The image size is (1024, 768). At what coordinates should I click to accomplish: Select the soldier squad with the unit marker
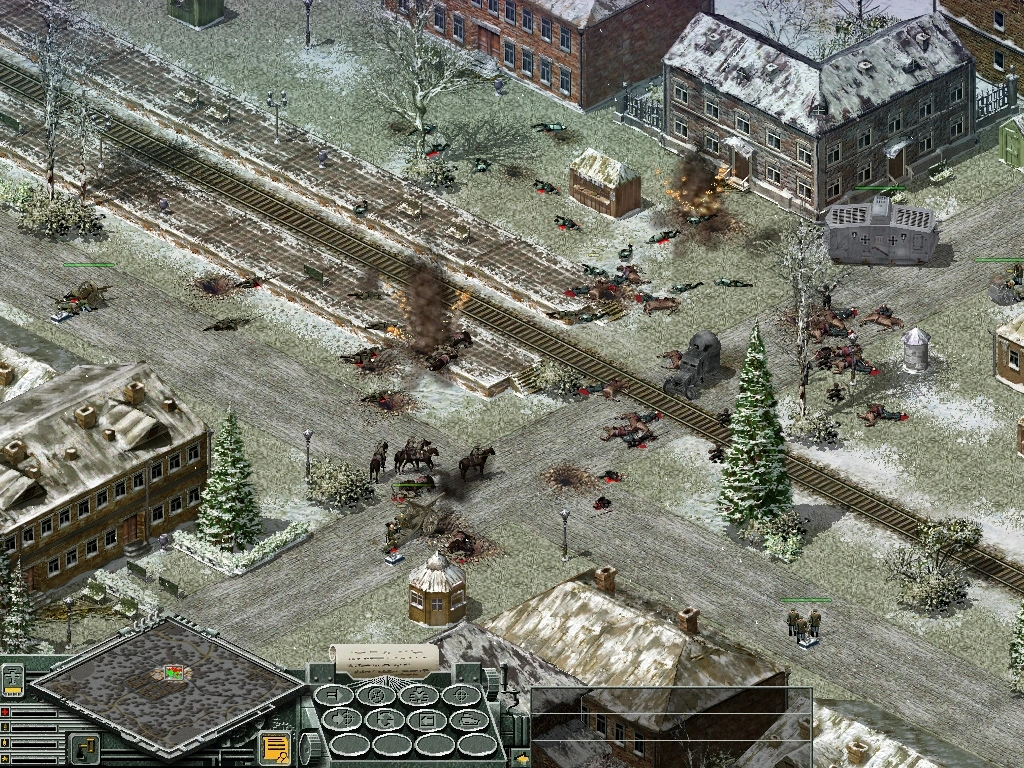pos(804,624)
